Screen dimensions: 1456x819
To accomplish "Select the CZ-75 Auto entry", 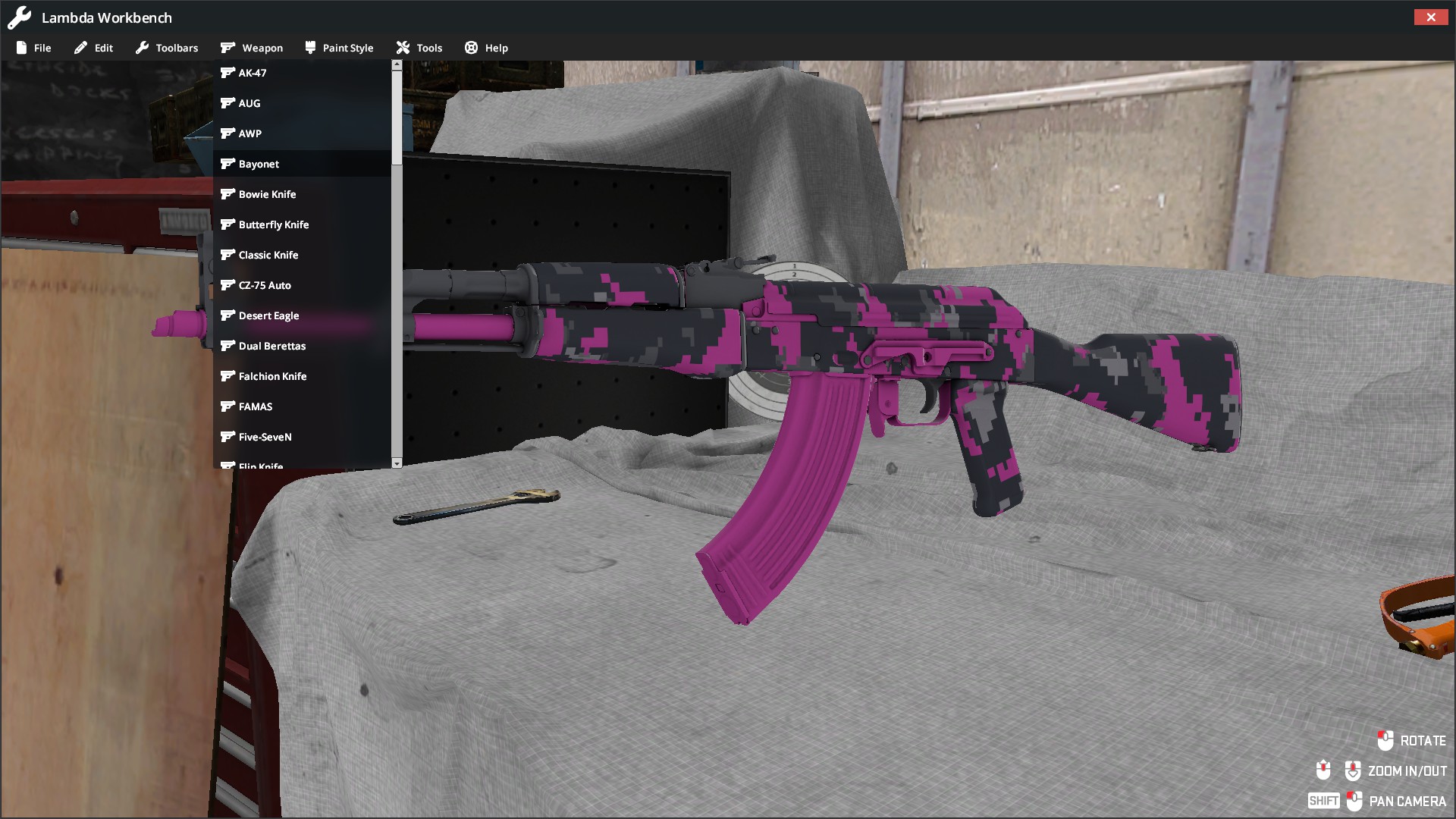I will [264, 285].
